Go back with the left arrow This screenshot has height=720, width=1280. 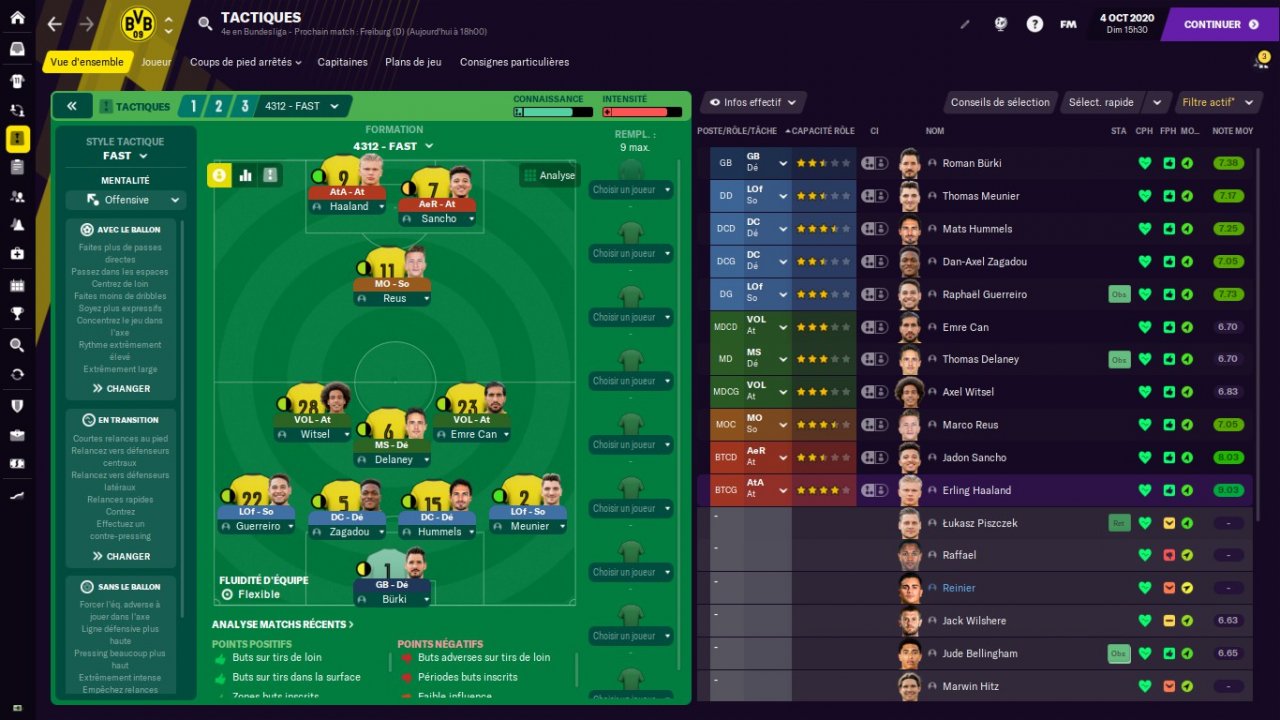point(54,24)
